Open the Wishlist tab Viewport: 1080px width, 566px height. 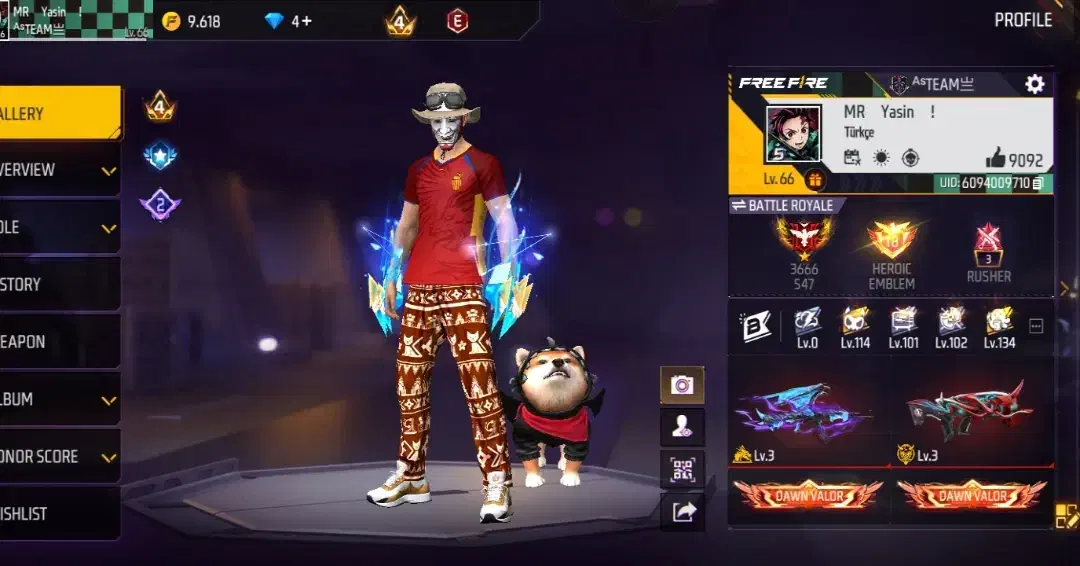click(58, 513)
